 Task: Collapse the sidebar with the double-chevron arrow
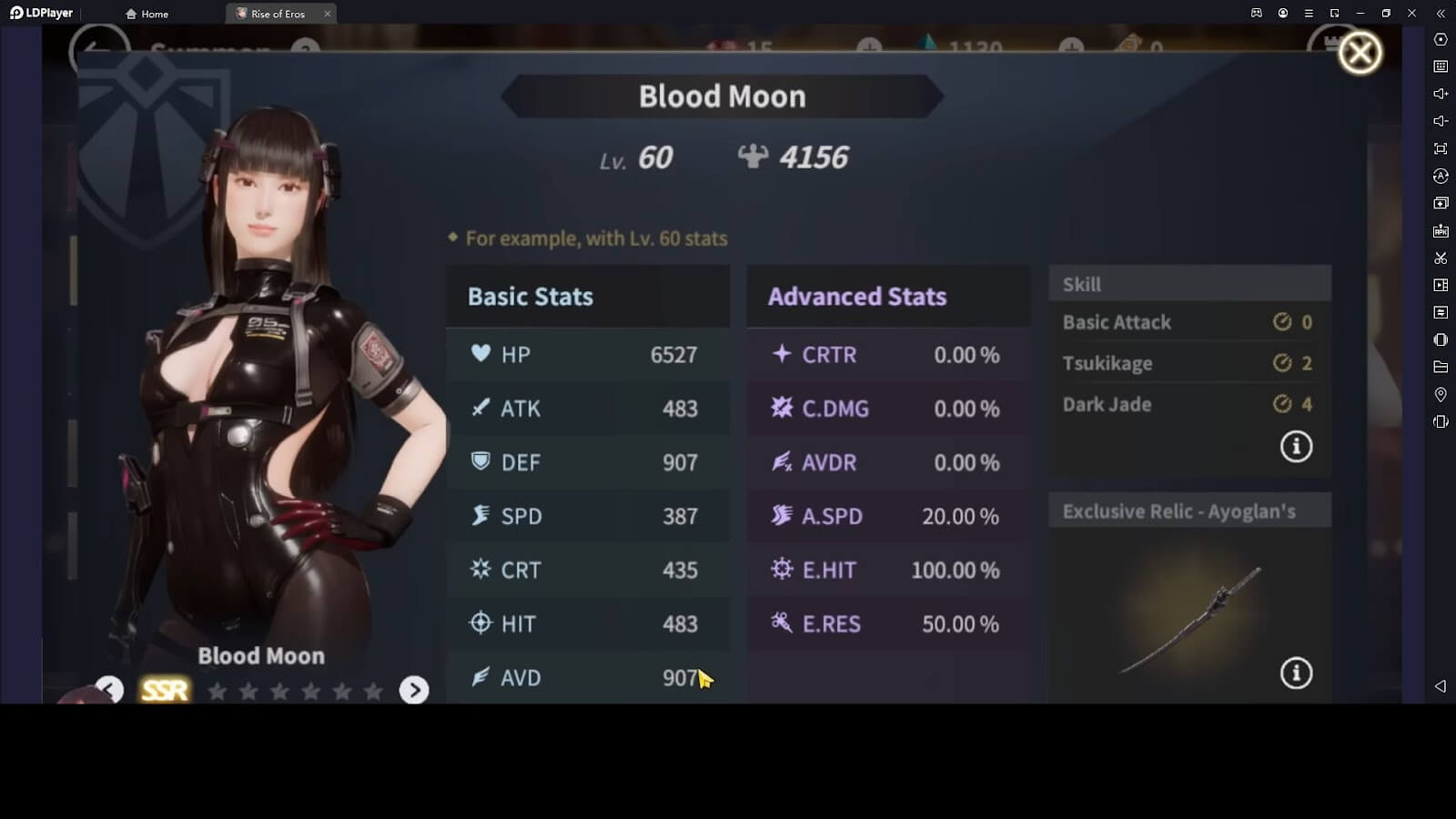coord(1441,14)
